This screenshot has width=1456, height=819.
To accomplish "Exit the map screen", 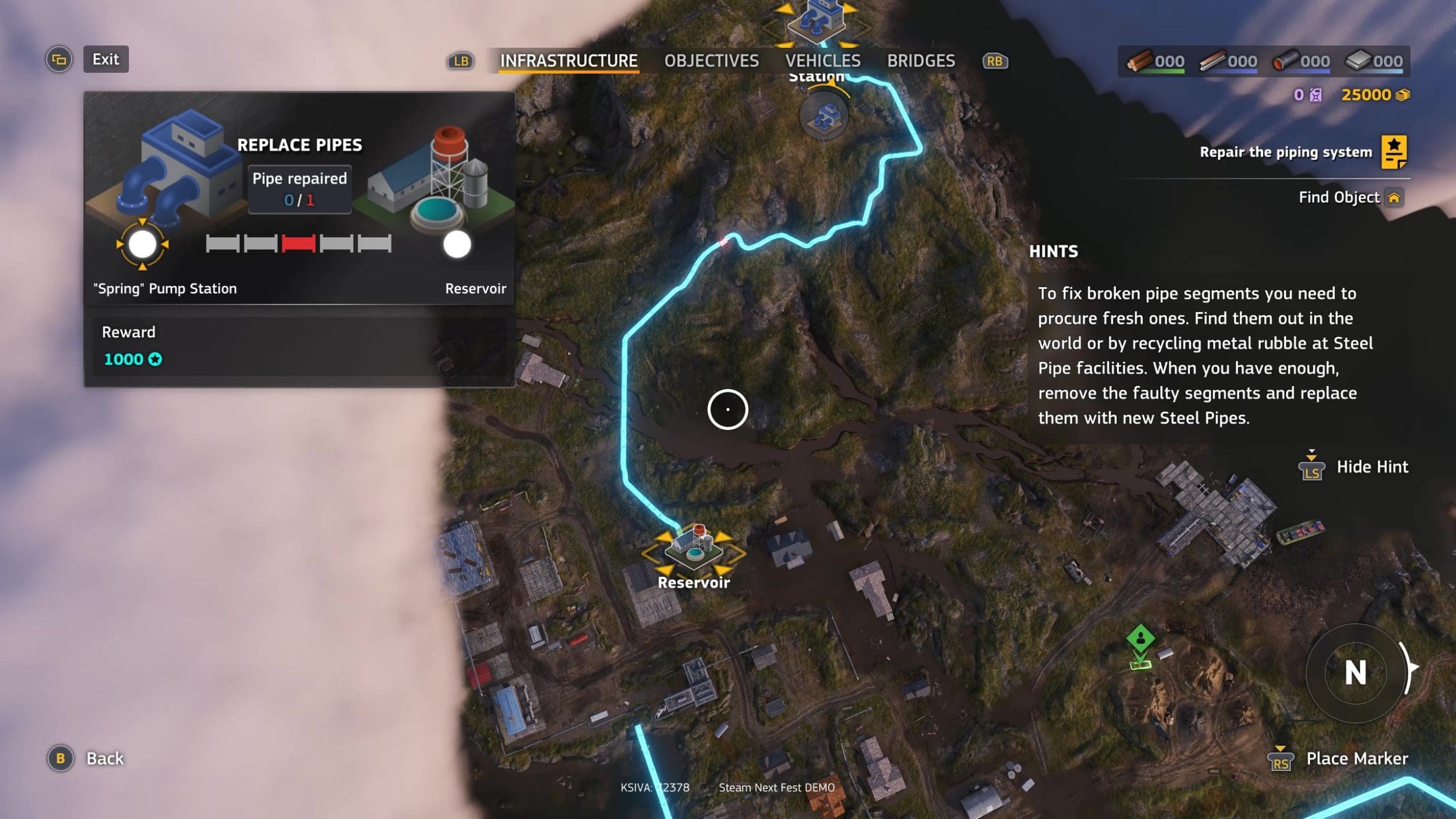I will 105,59.
